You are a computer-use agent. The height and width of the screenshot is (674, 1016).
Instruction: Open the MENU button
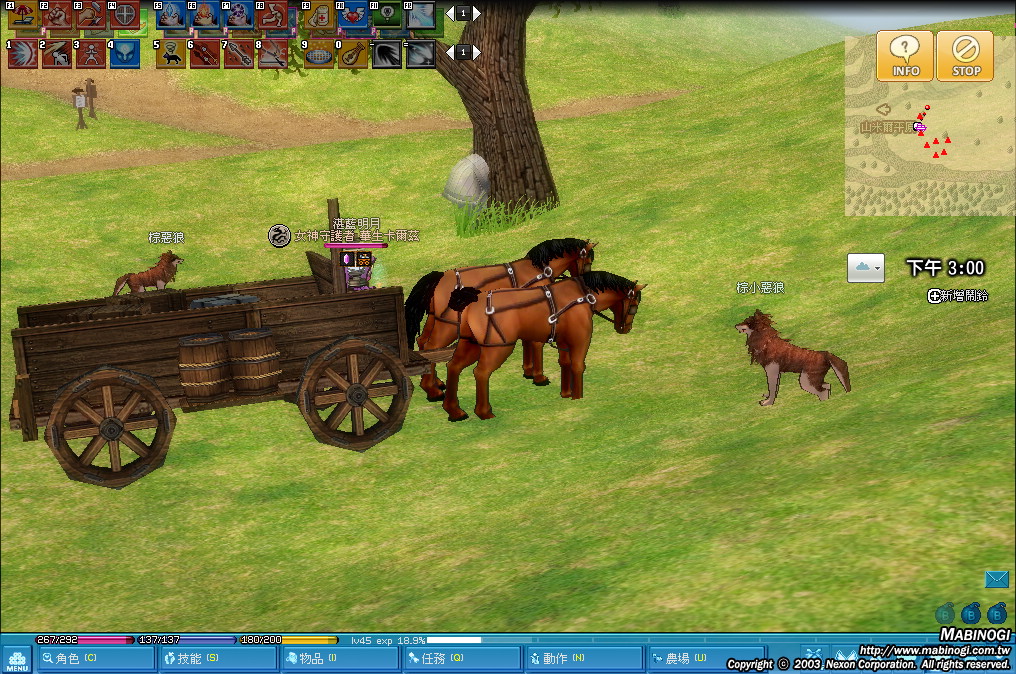point(17,659)
